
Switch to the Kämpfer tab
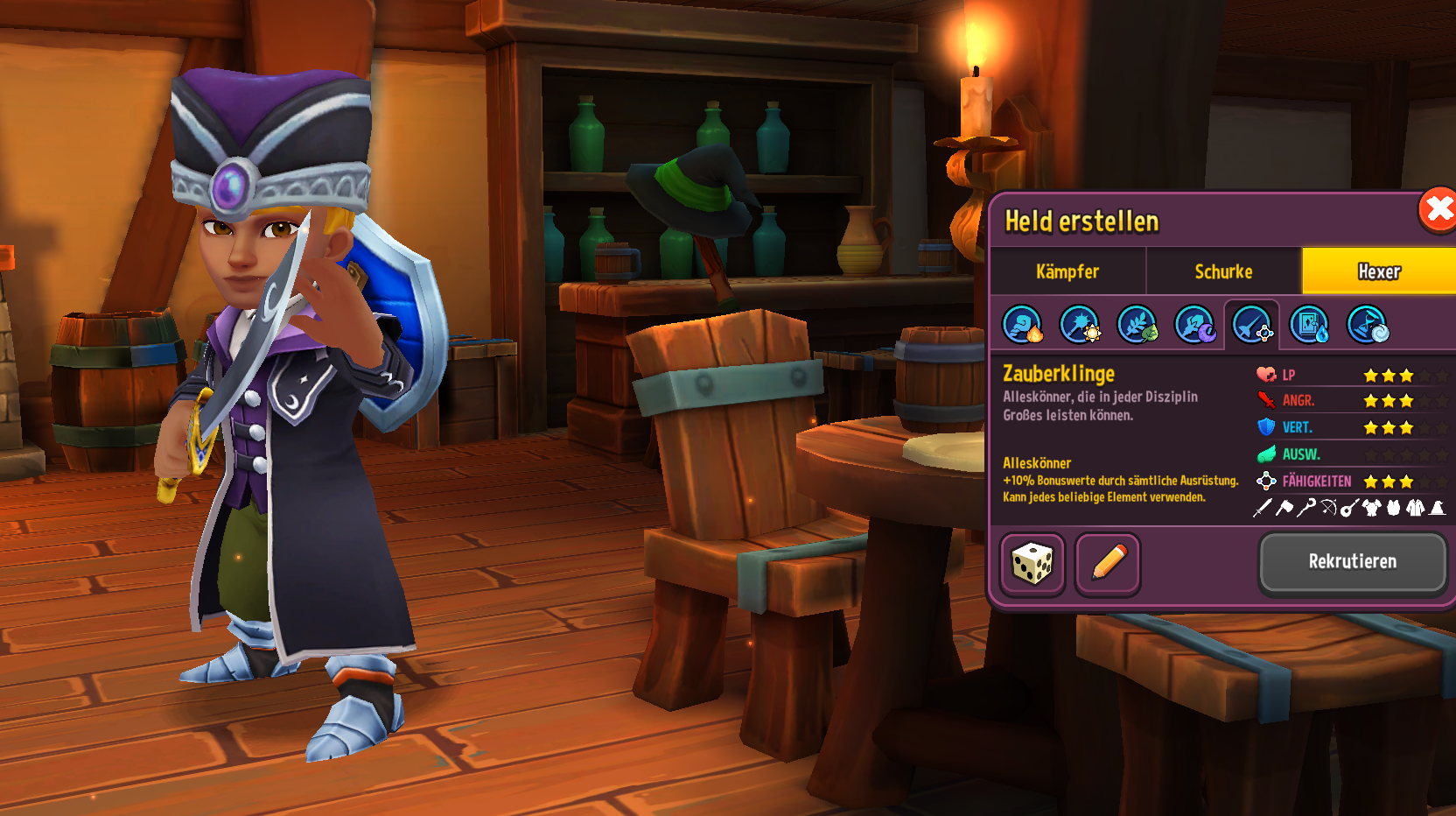(x=1067, y=271)
